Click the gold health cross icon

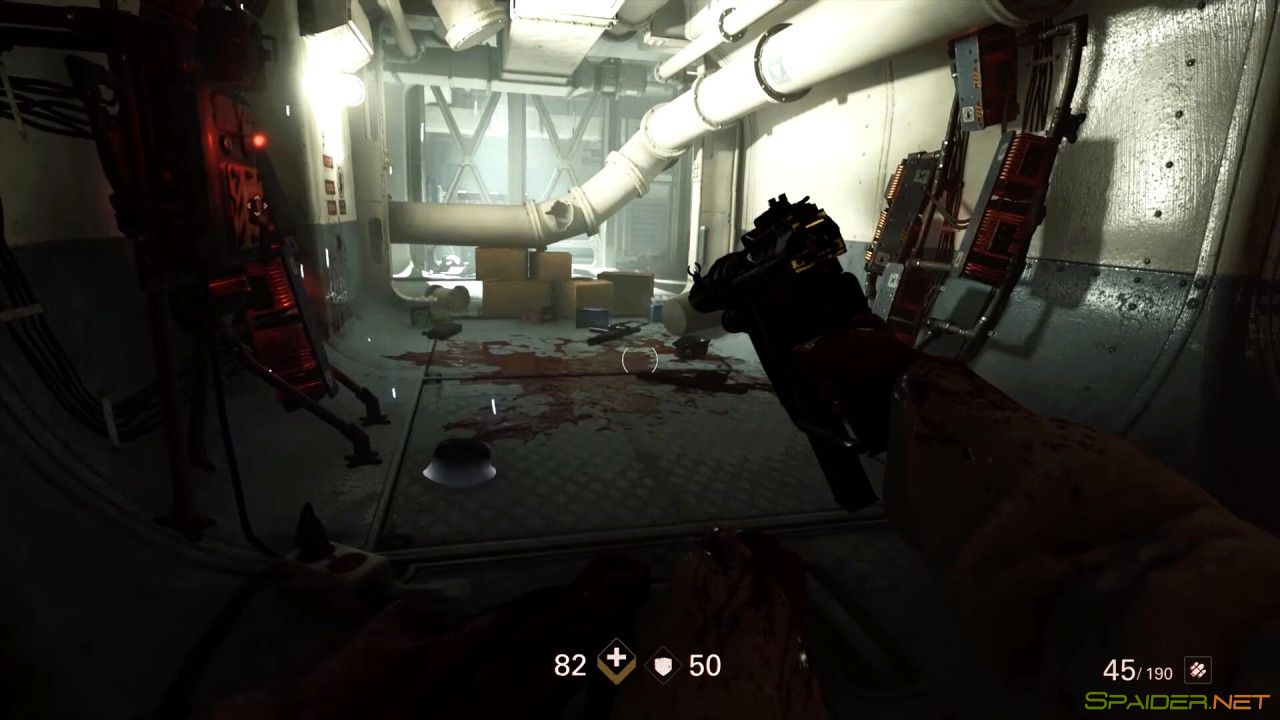617,660
